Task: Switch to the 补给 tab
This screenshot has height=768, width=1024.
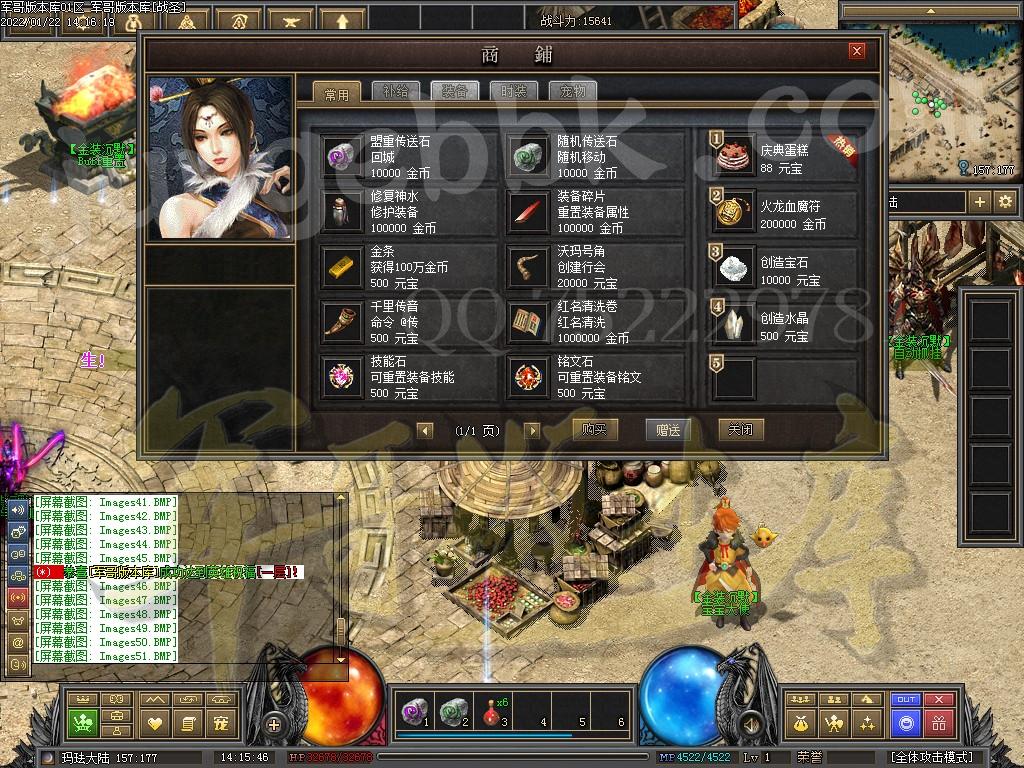Action: (396, 91)
